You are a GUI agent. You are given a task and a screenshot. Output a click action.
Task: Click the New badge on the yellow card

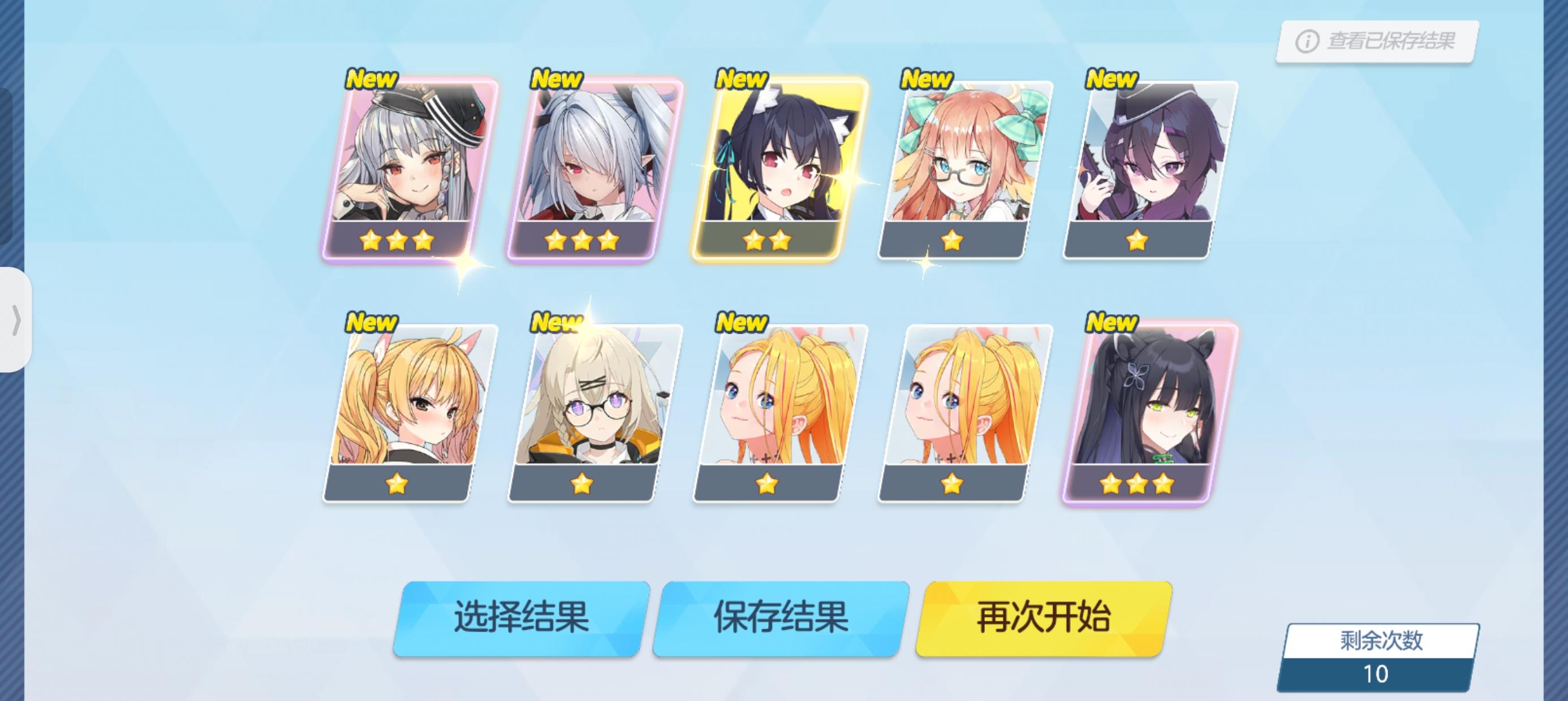tap(743, 79)
